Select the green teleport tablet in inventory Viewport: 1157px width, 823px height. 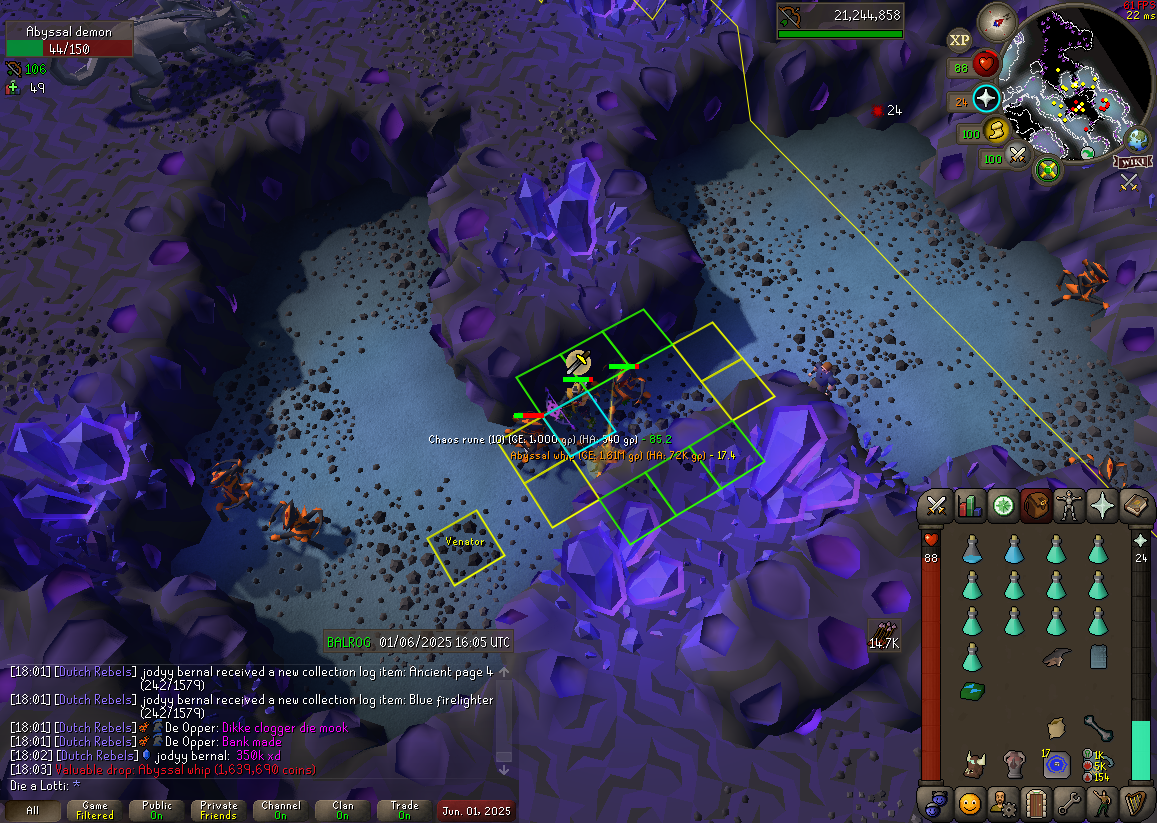pos(972,690)
